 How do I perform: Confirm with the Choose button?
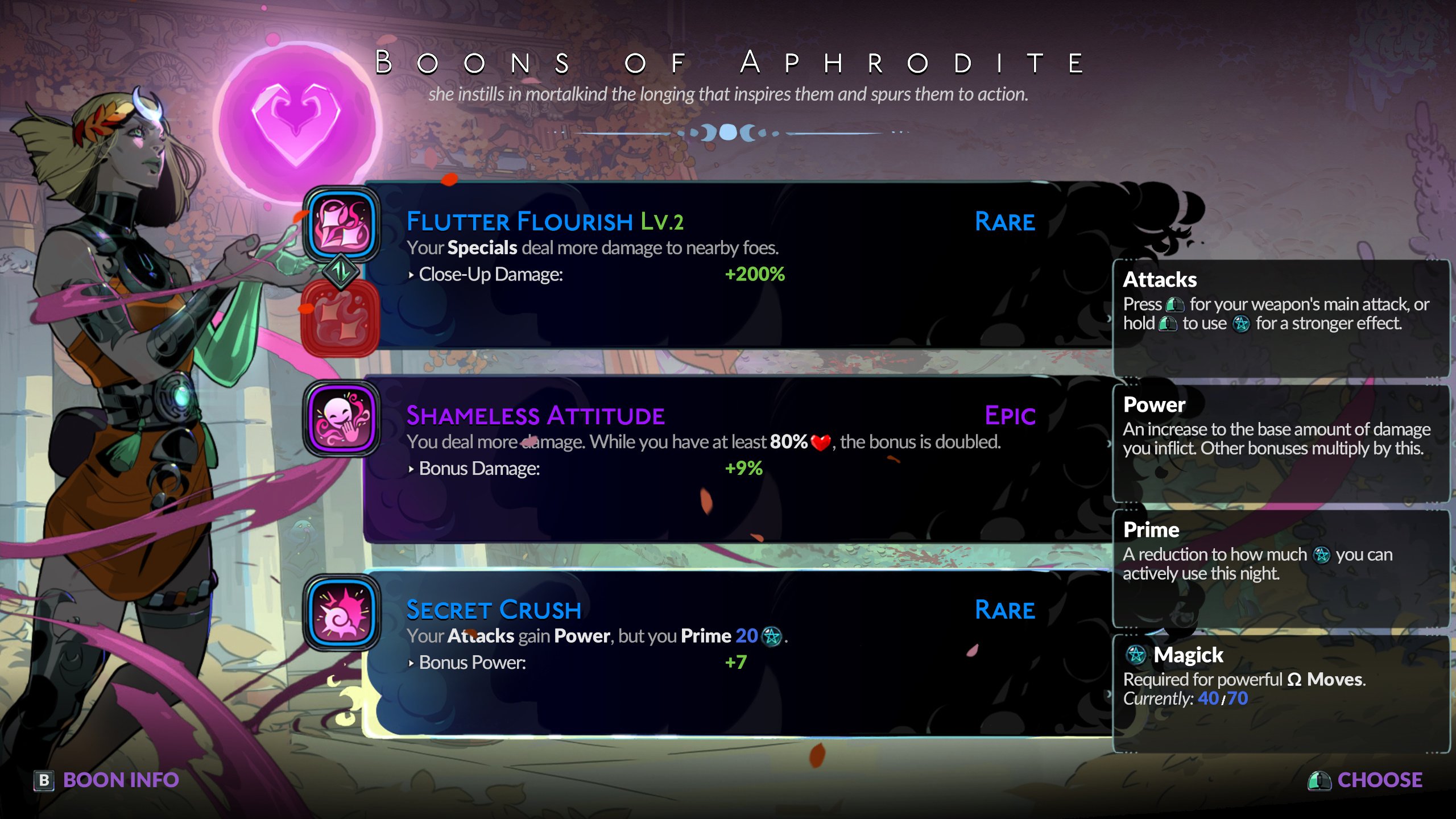[1365, 780]
